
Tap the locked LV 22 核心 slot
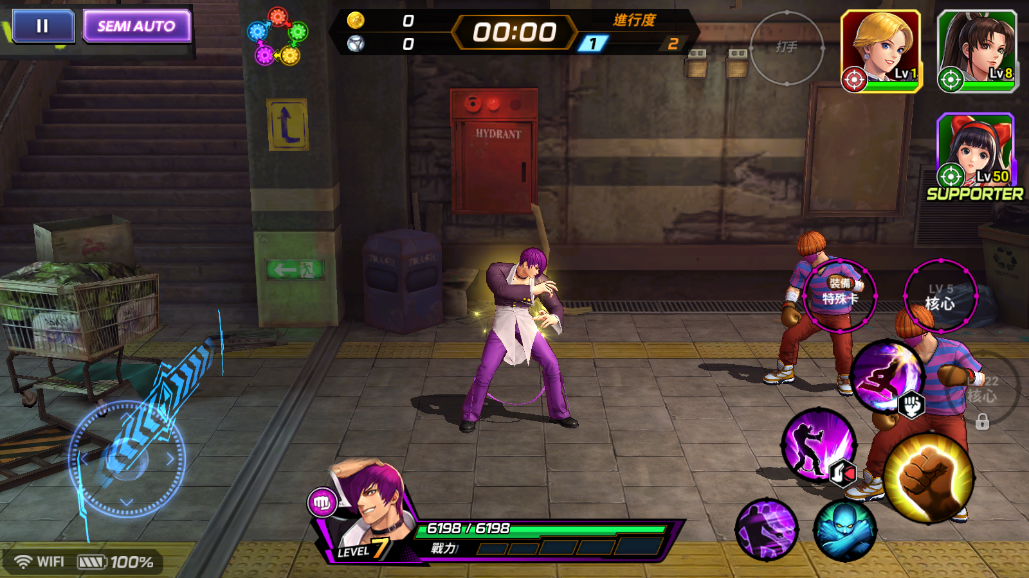(x=981, y=393)
